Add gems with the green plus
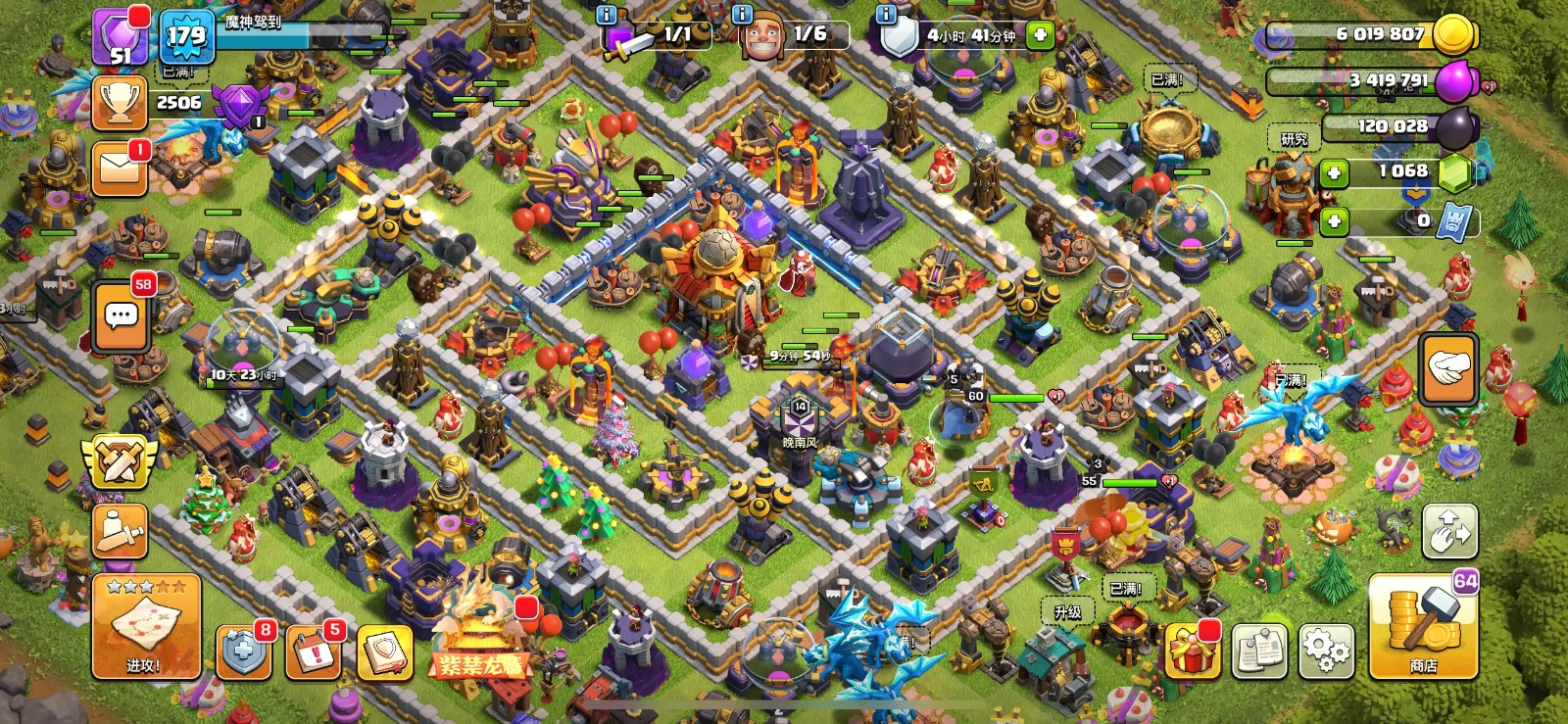The width and height of the screenshot is (1568, 724). coord(1334,173)
